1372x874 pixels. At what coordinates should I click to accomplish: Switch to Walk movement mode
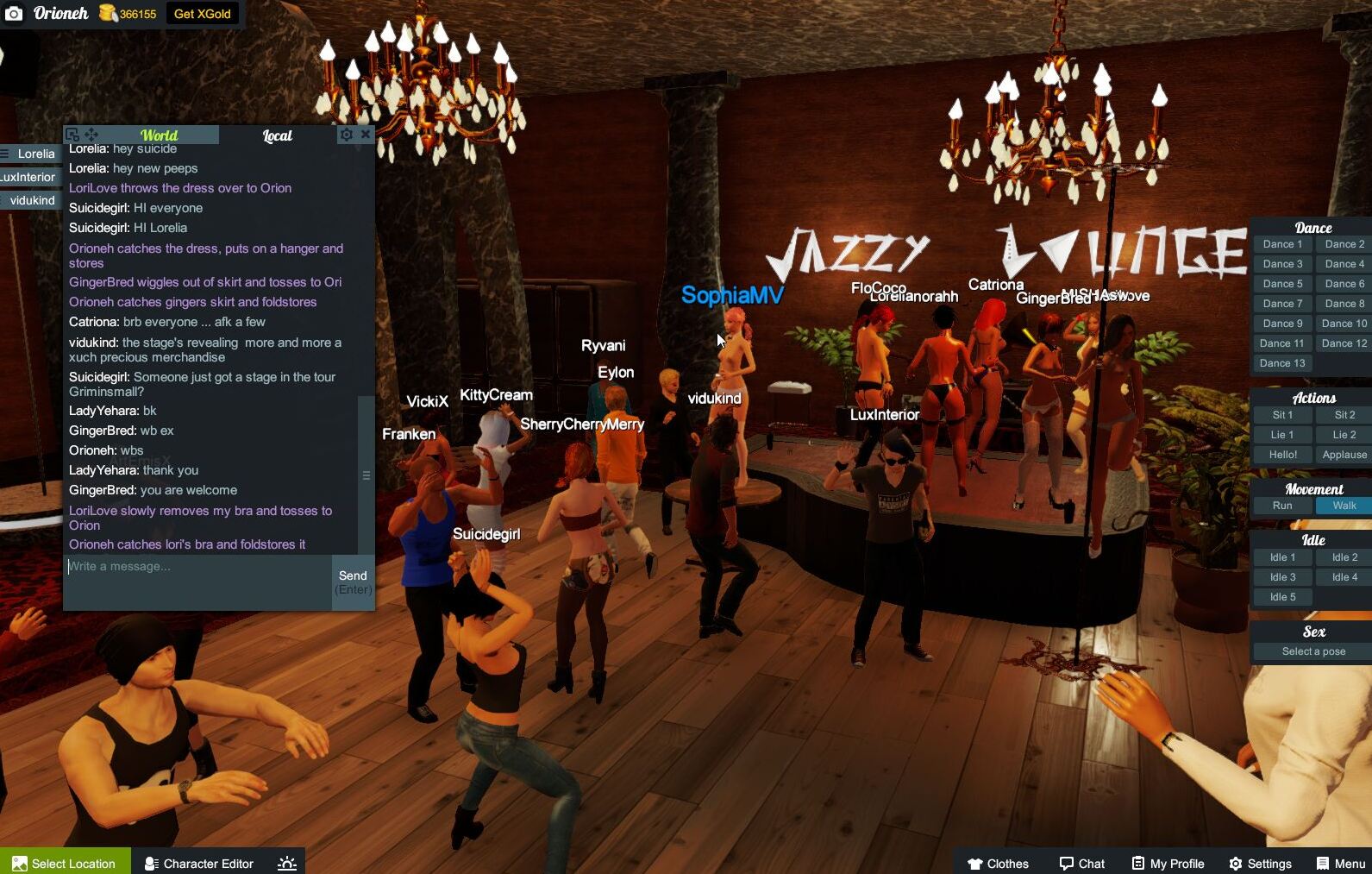(1343, 506)
